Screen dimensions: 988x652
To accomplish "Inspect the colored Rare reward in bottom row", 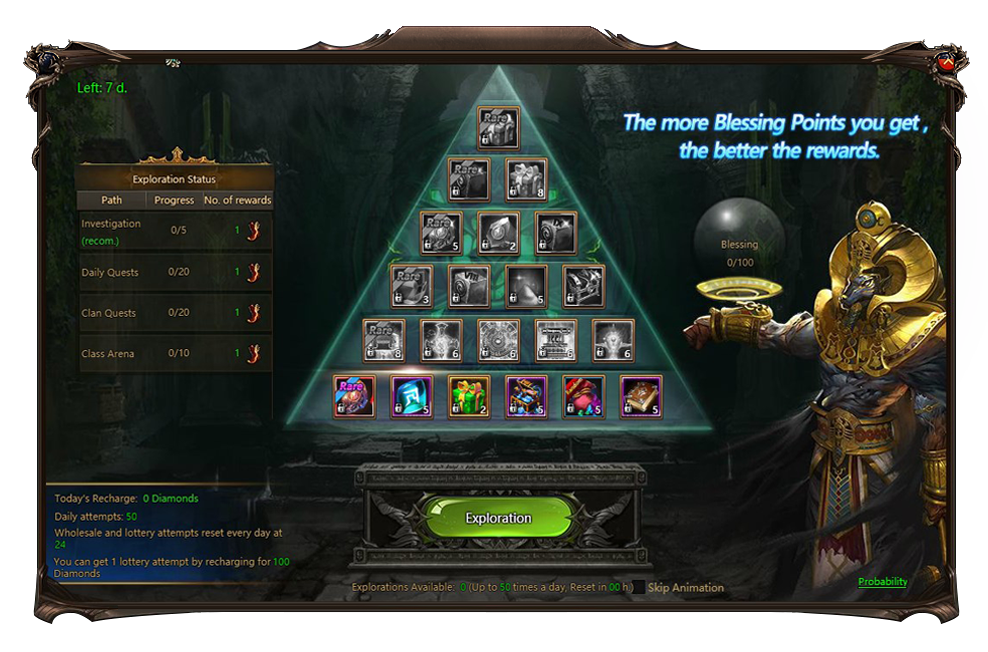I will (354, 396).
